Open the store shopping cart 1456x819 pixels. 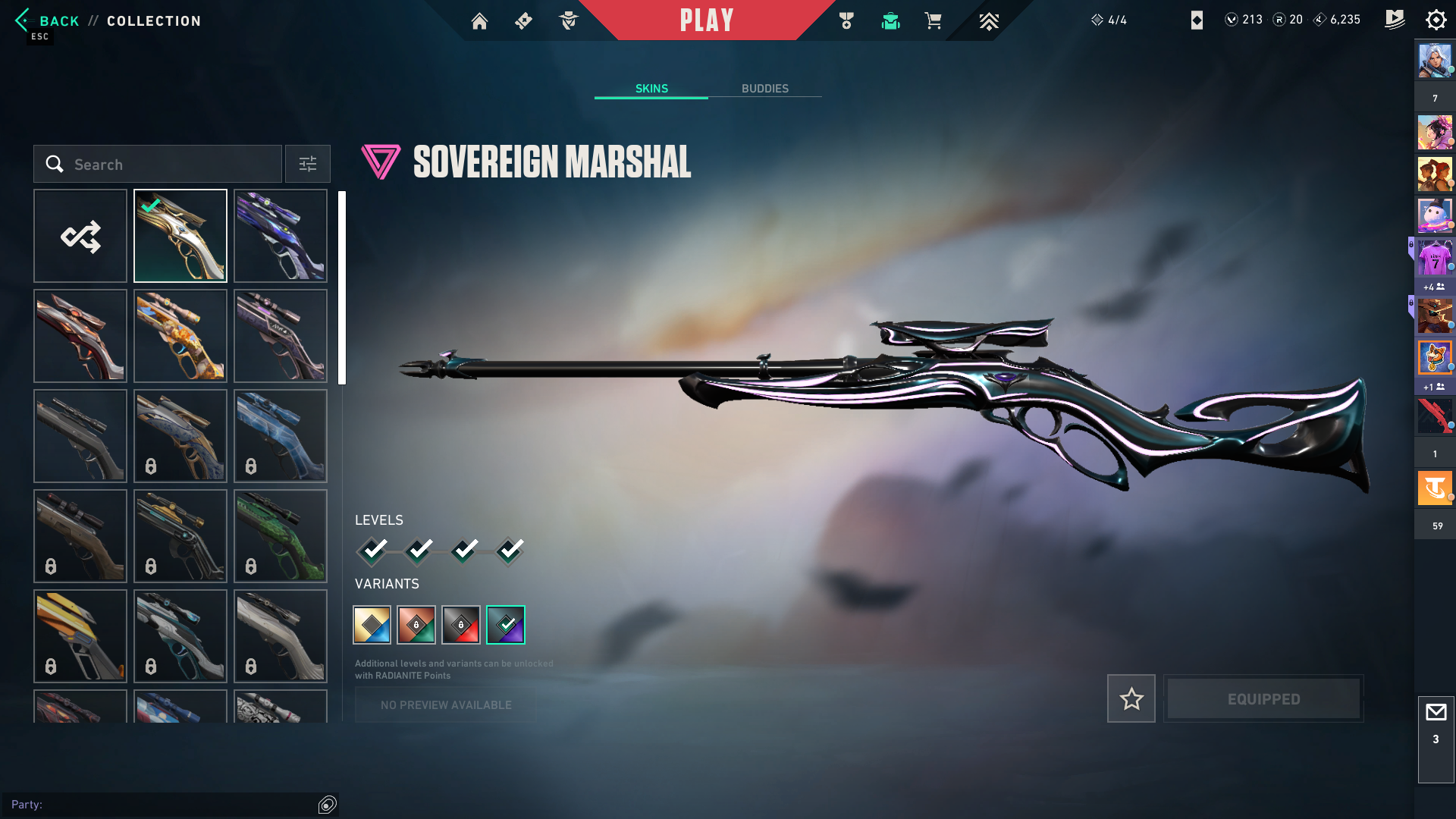(x=933, y=21)
